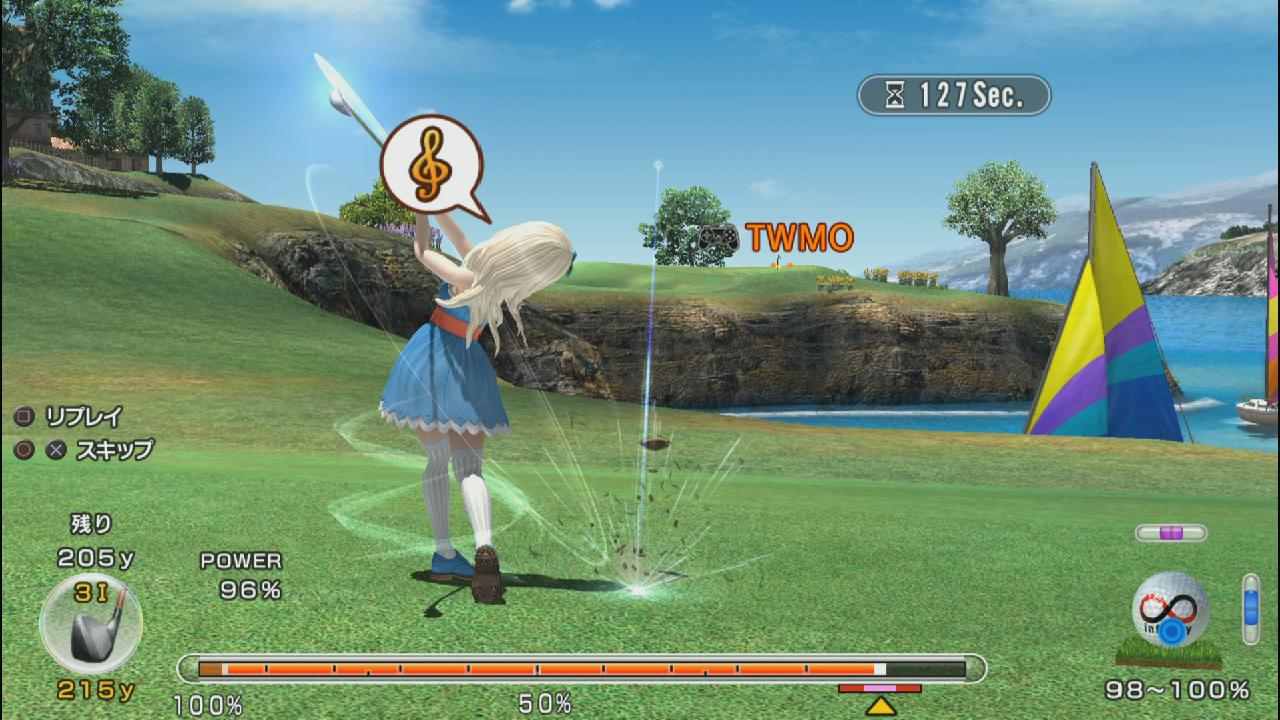
Task: Click the infinity golf ball icon
Action: pyautogui.click(x=1170, y=612)
